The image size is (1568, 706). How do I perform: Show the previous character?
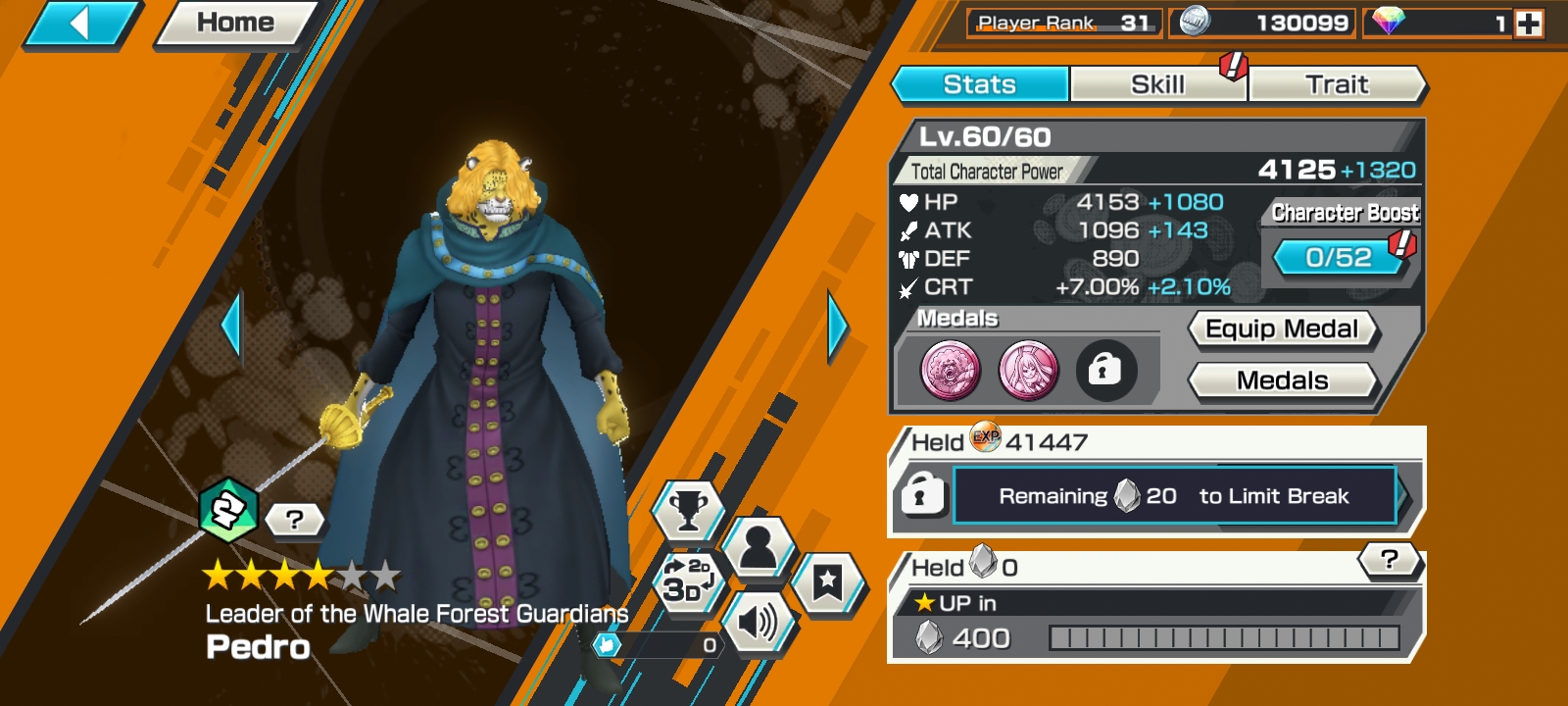[232, 326]
